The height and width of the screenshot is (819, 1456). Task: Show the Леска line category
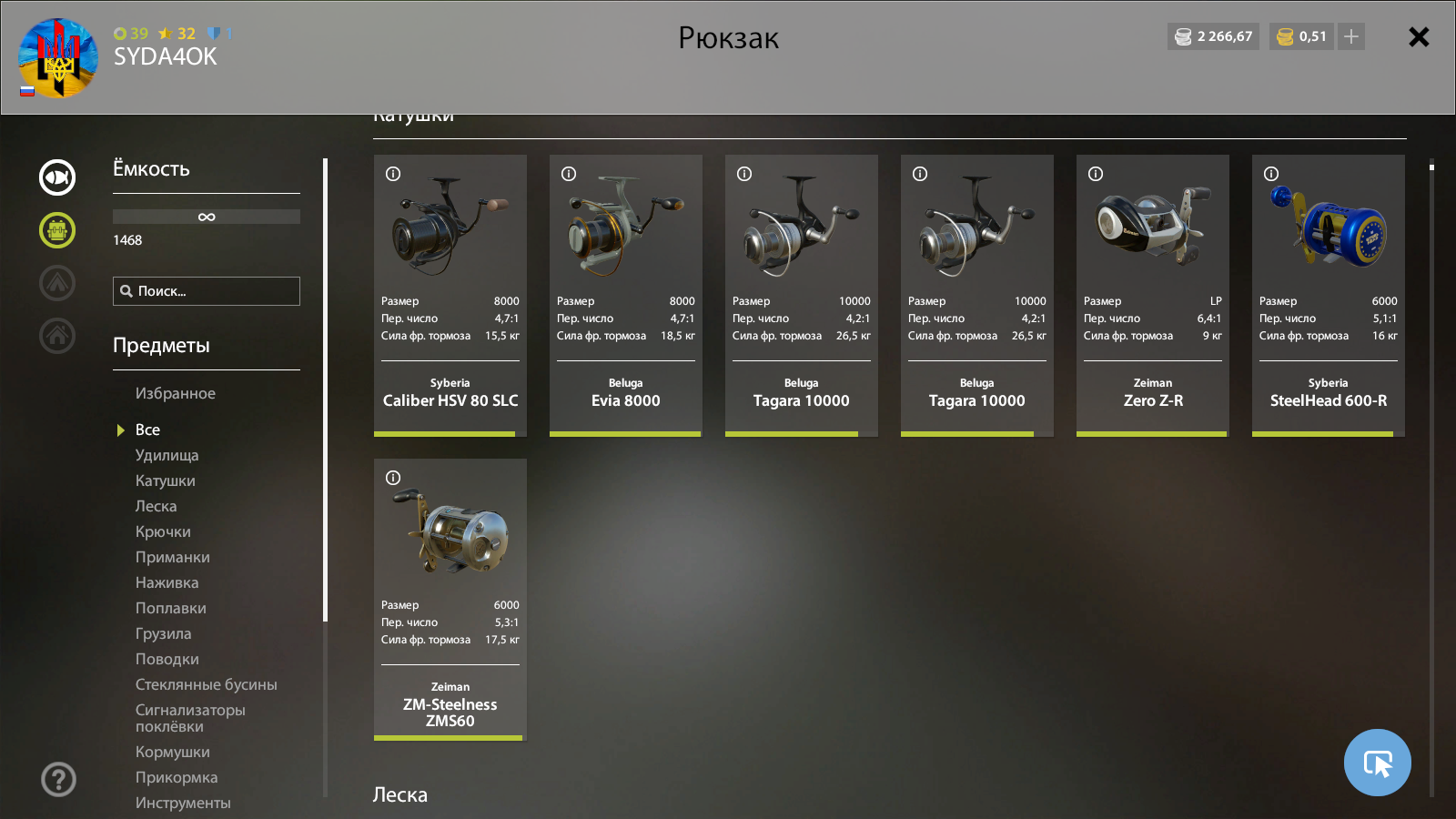pyautogui.click(x=156, y=506)
